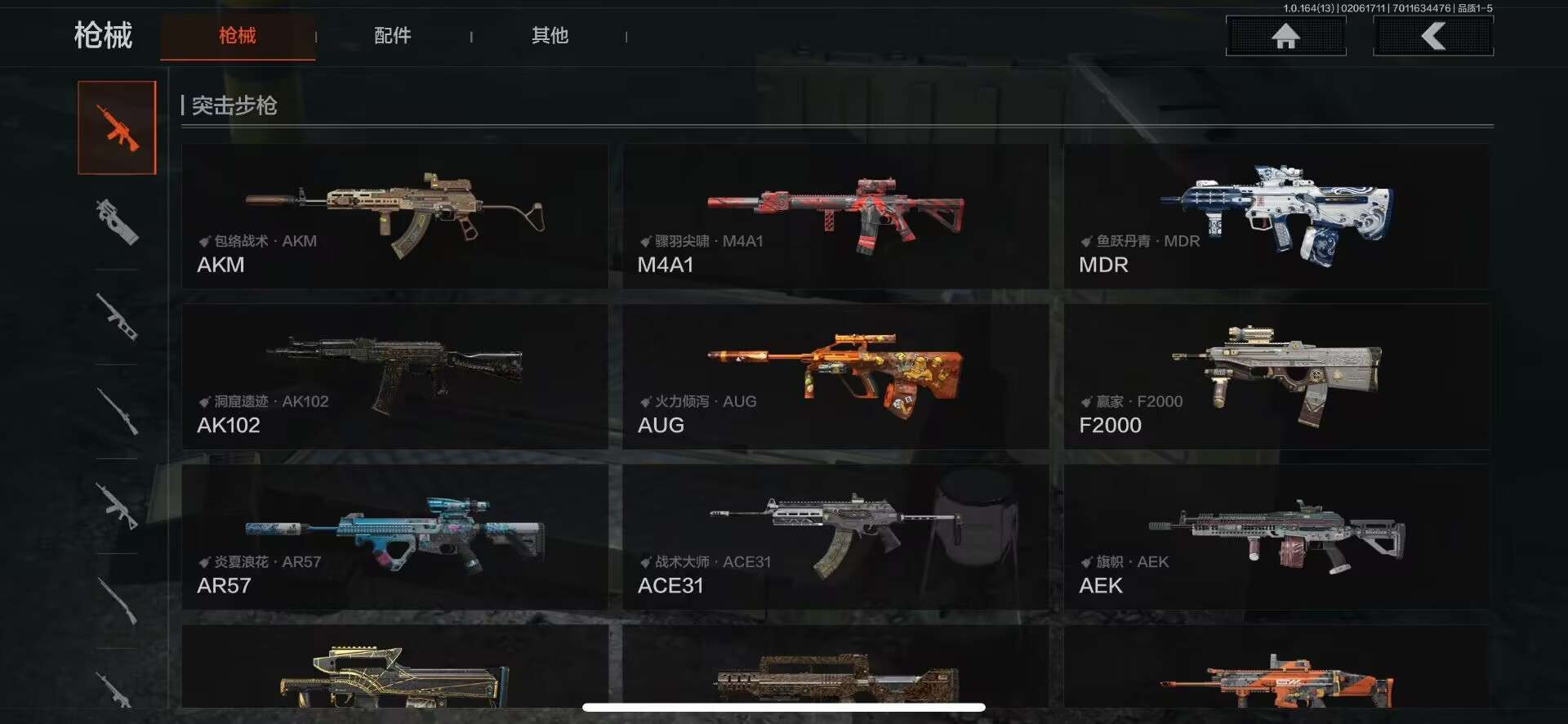Open the AR57 weapon card
Screen dimensions: 1568x724
click(x=394, y=537)
